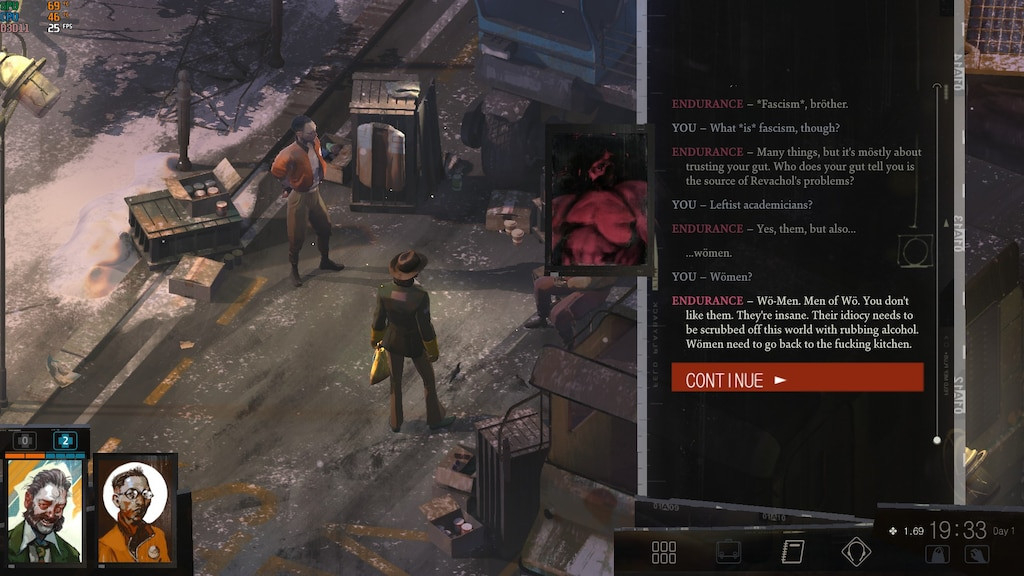This screenshot has width=1024, height=576.
Task: Select the left hand equipment slot
Action: (x=937, y=554)
